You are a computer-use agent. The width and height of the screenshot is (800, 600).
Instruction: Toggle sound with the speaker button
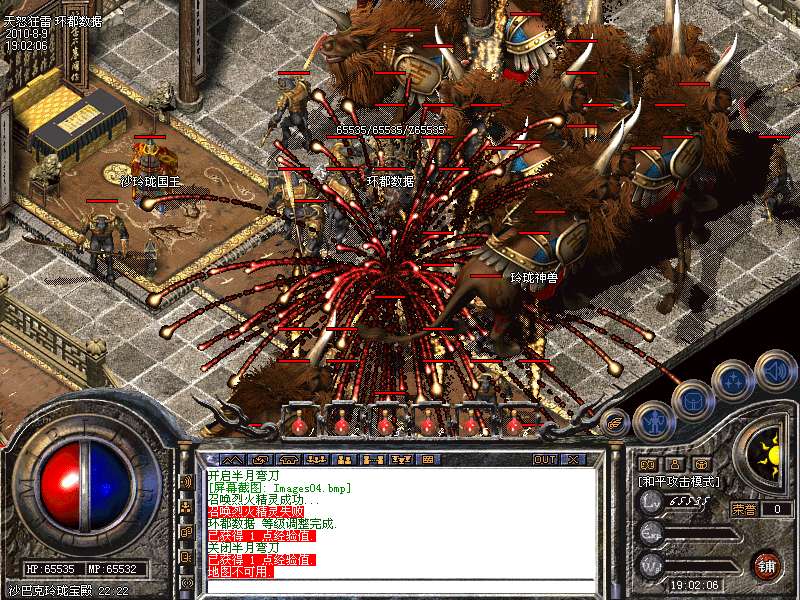pos(773,372)
